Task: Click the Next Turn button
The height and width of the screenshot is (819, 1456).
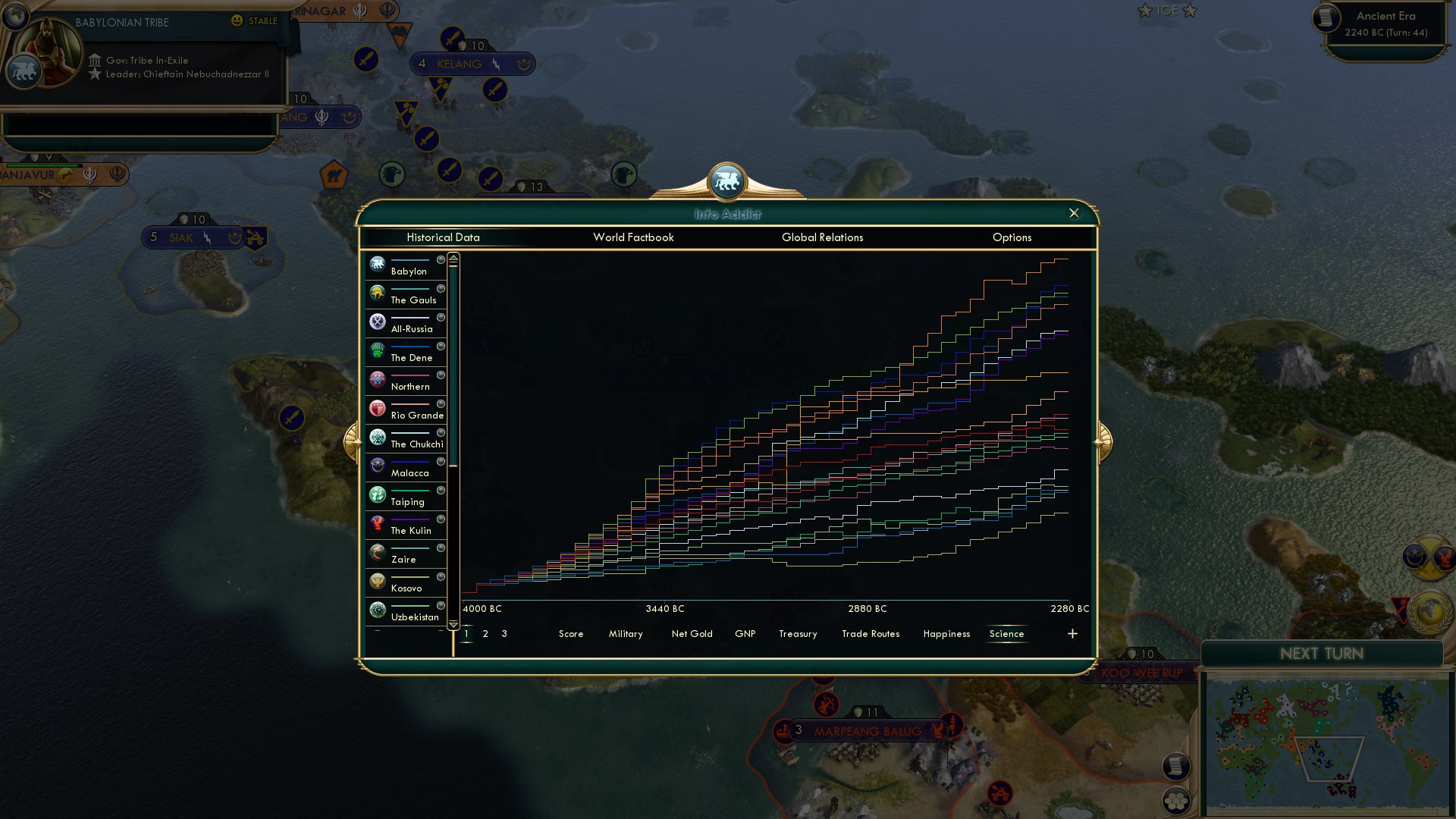Action: click(1323, 654)
